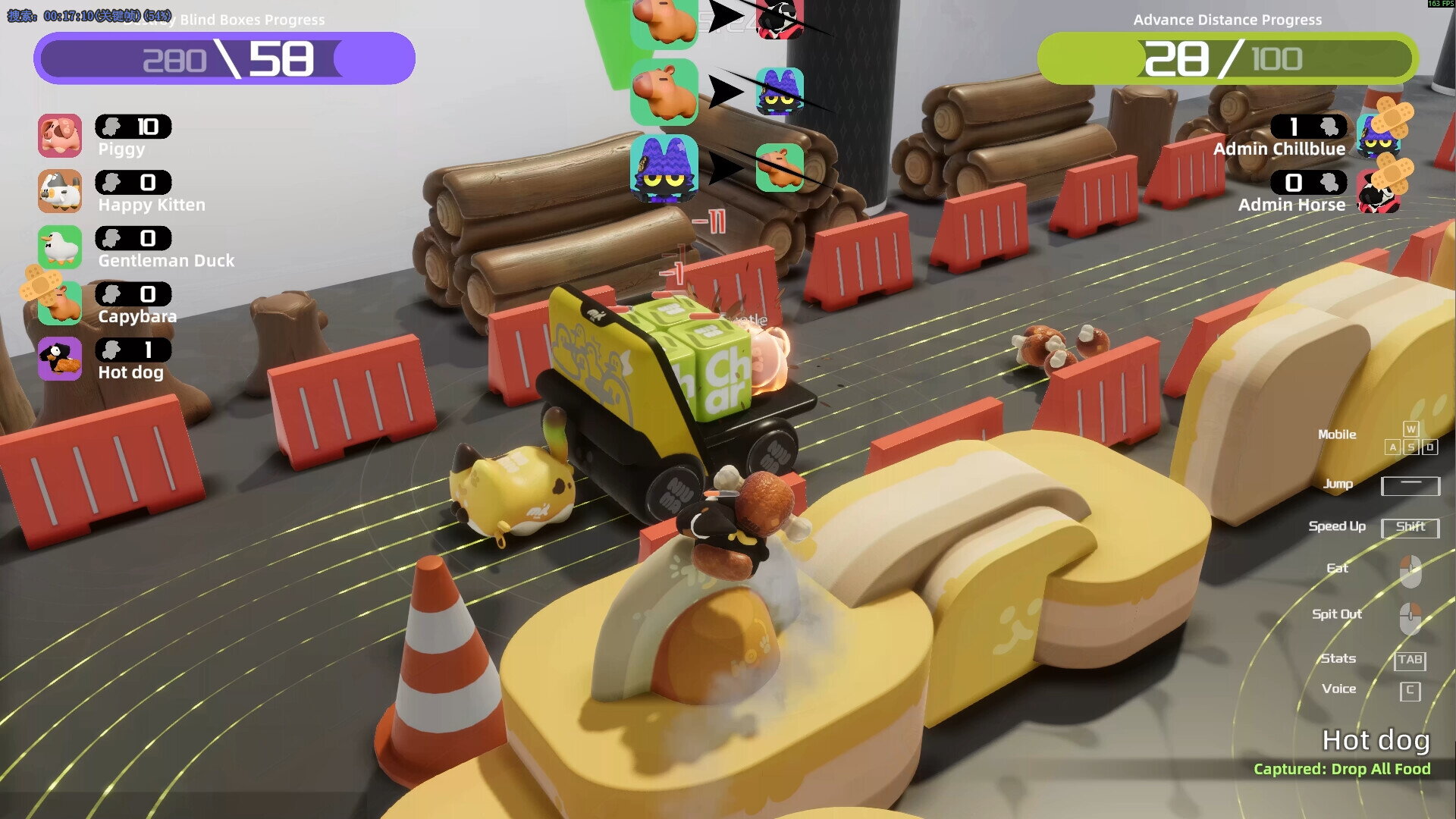Choose the Gentleman Duck player entry
This screenshot has width=1456, height=819.
[60, 247]
